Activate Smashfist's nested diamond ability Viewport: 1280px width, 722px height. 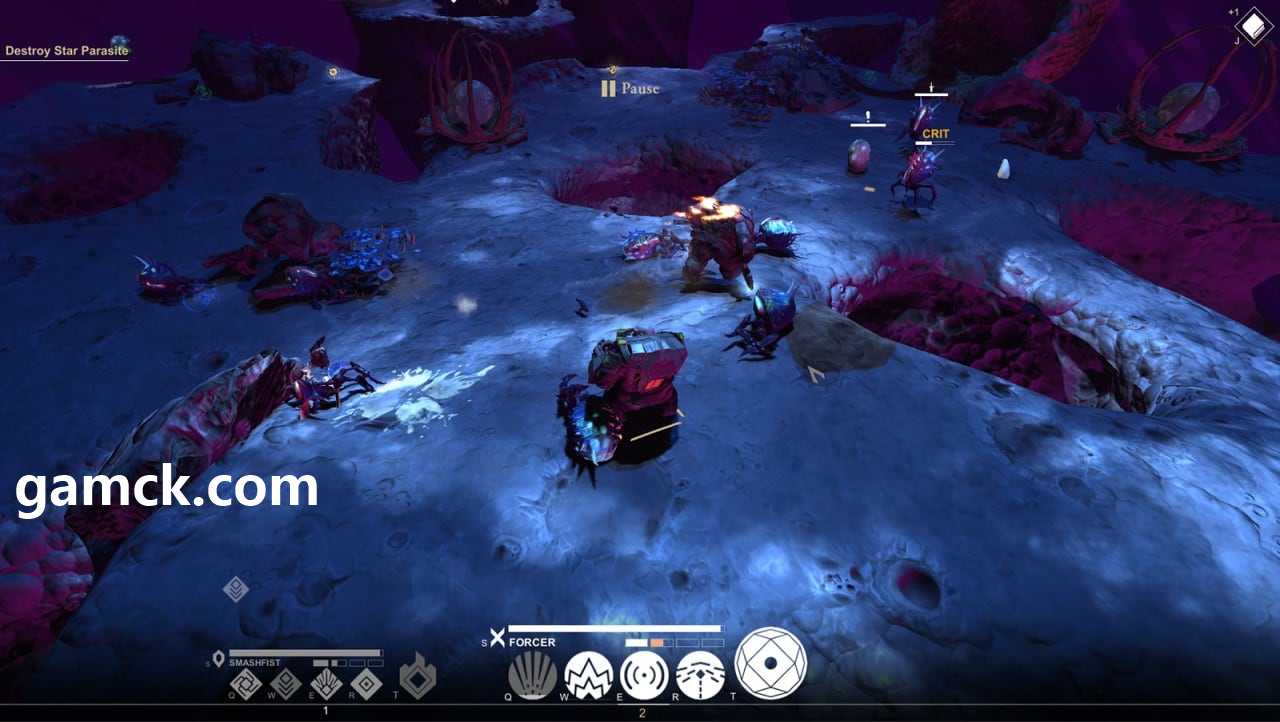click(366, 684)
